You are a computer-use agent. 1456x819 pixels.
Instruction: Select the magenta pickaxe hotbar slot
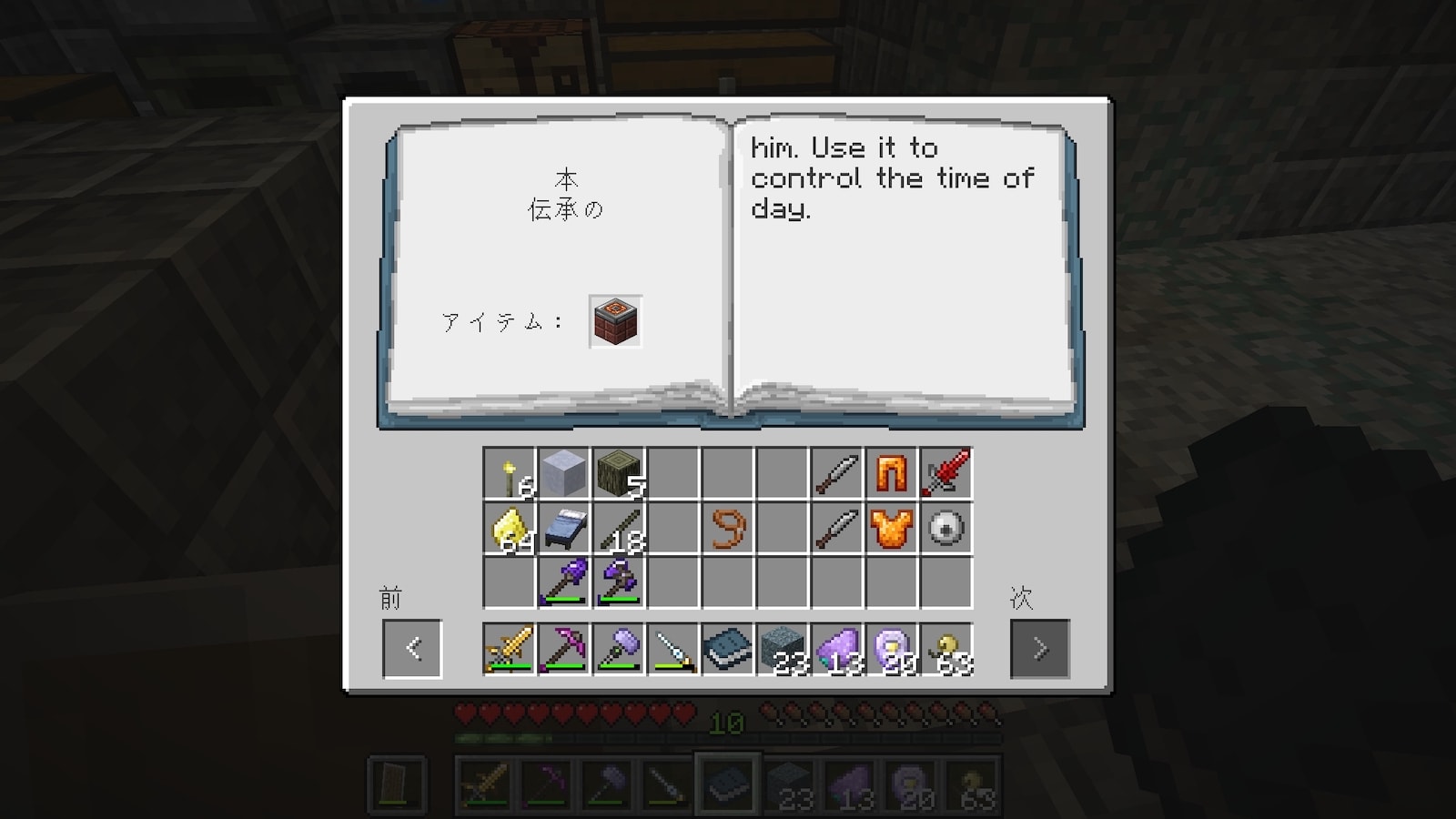click(x=563, y=650)
